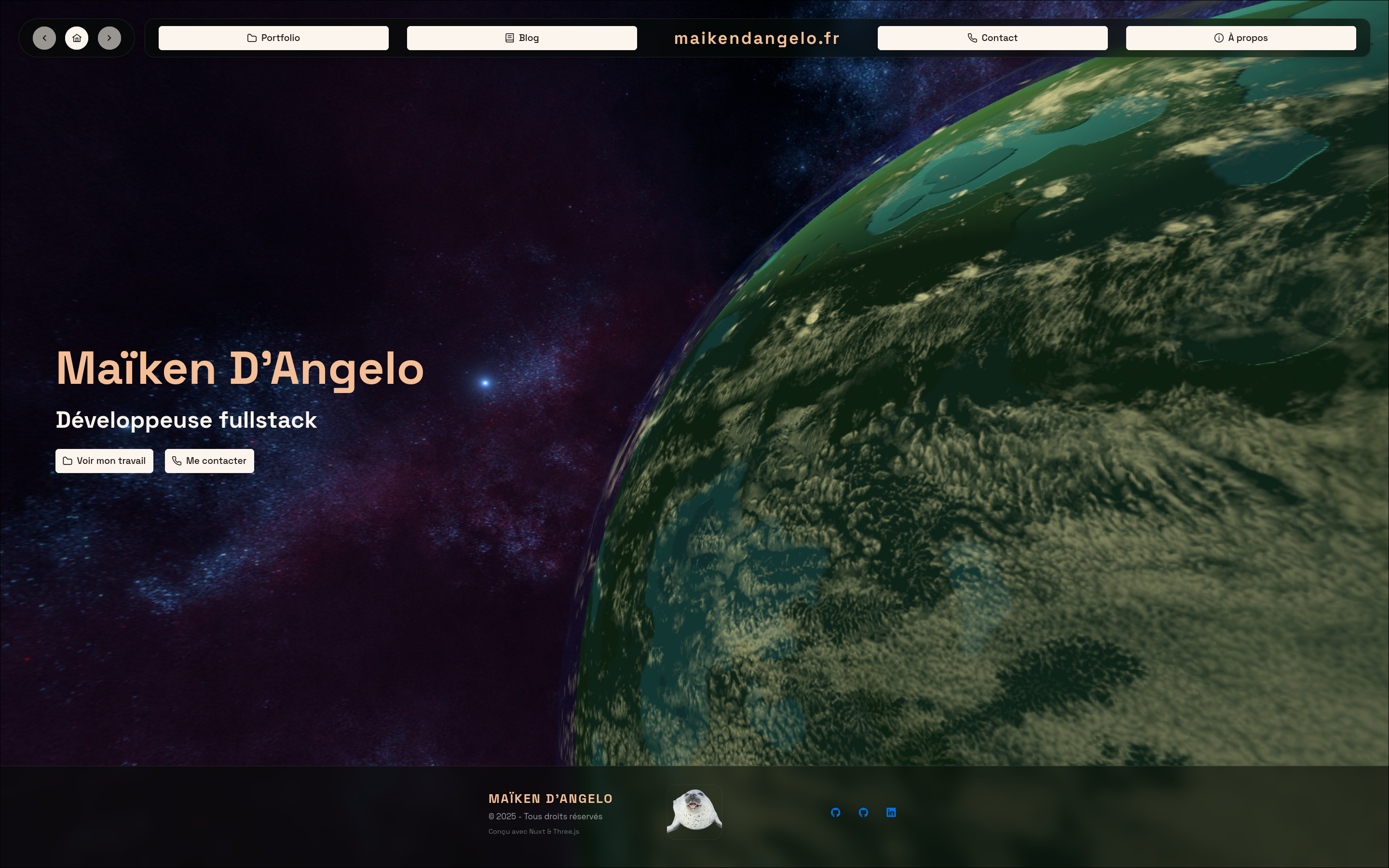The width and height of the screenshot is (1389, 868).
Task: Activate the Me contacter button
Action: coord(209,461)
